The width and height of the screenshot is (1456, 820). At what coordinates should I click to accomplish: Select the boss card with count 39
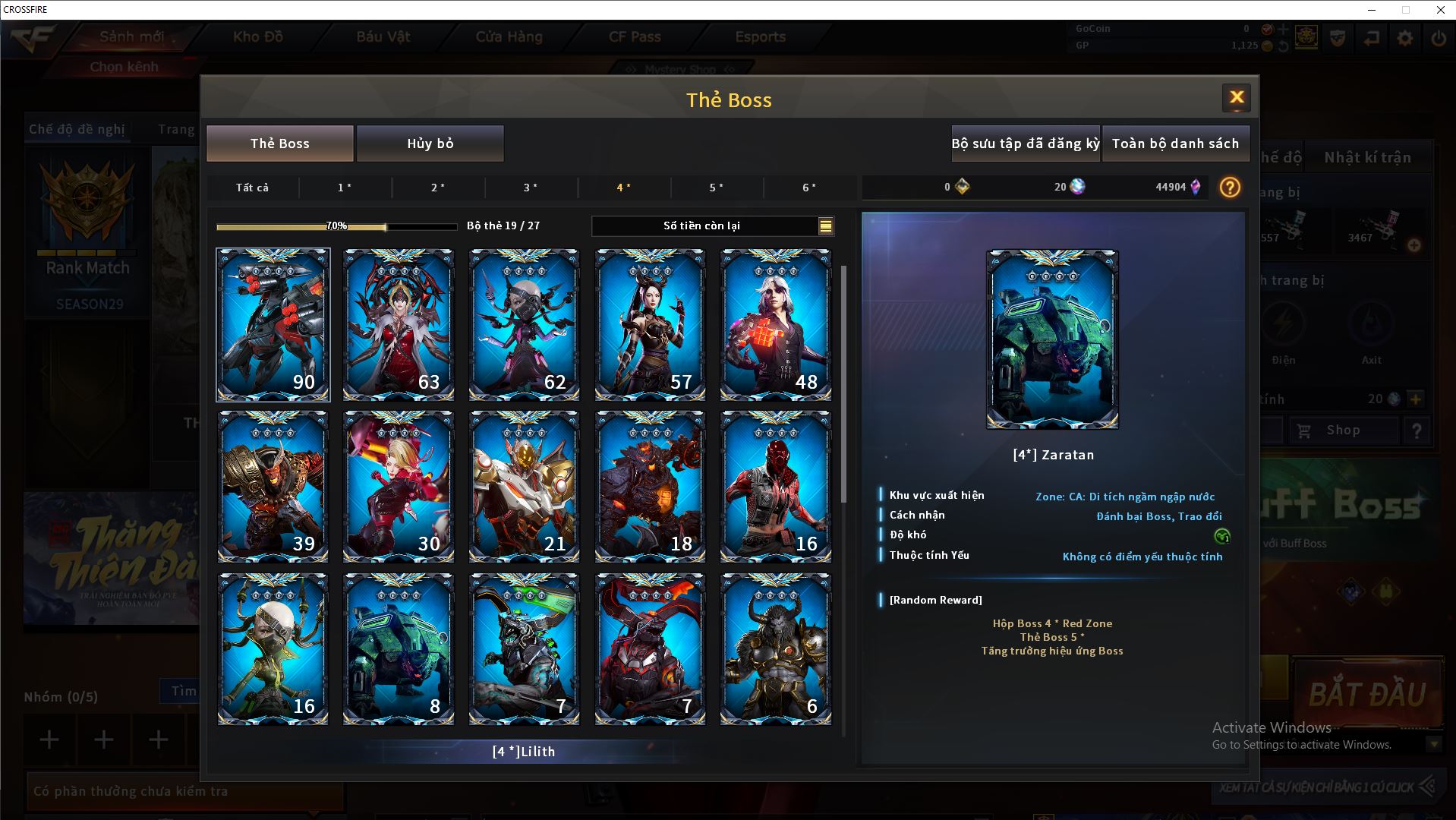pos(273,487)
